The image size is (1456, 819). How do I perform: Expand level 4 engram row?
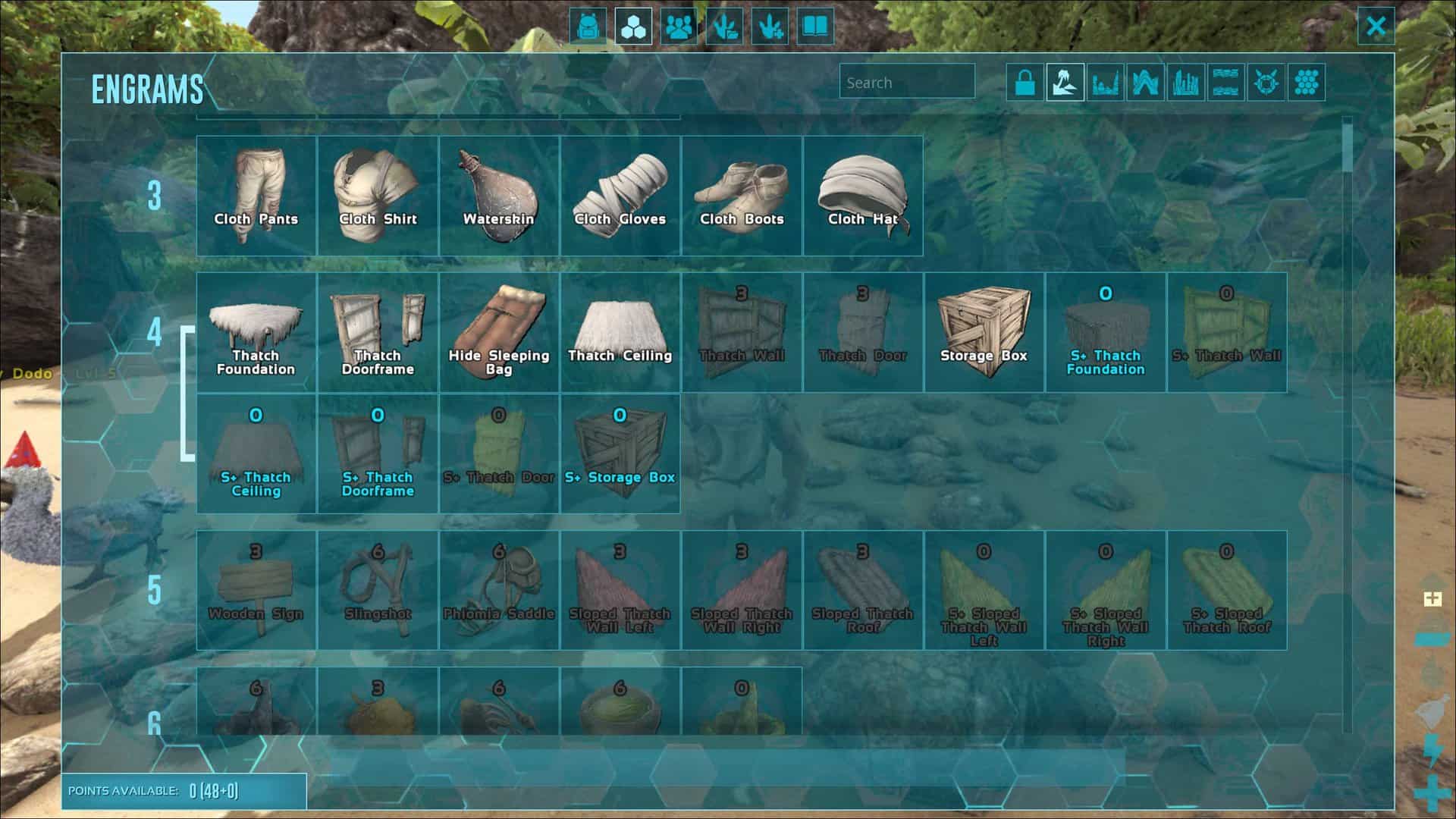[155, 334]
